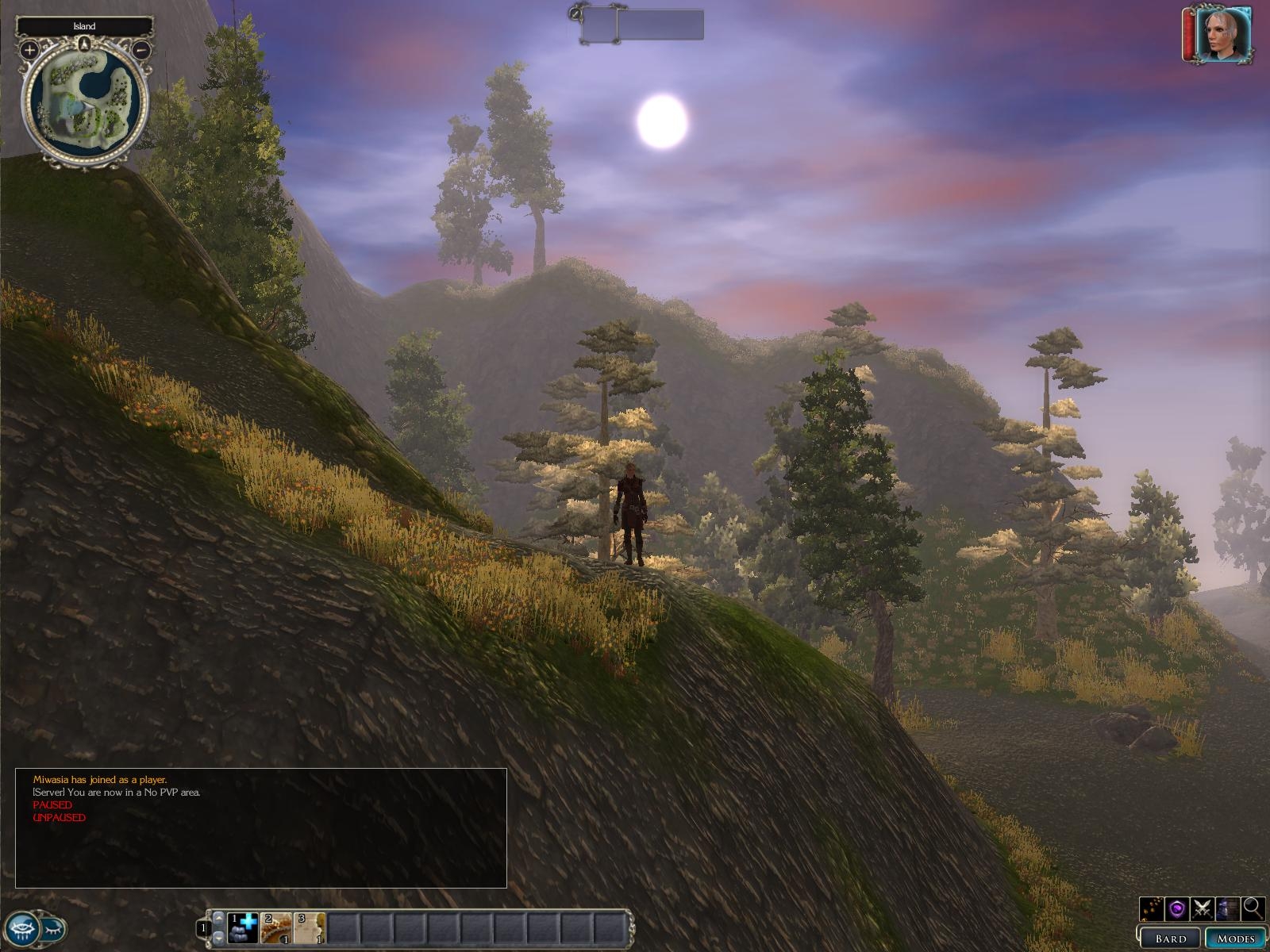1270x952 pixels.
Task: Activate the purple shield mode icon
Action: pos(1177,908)
